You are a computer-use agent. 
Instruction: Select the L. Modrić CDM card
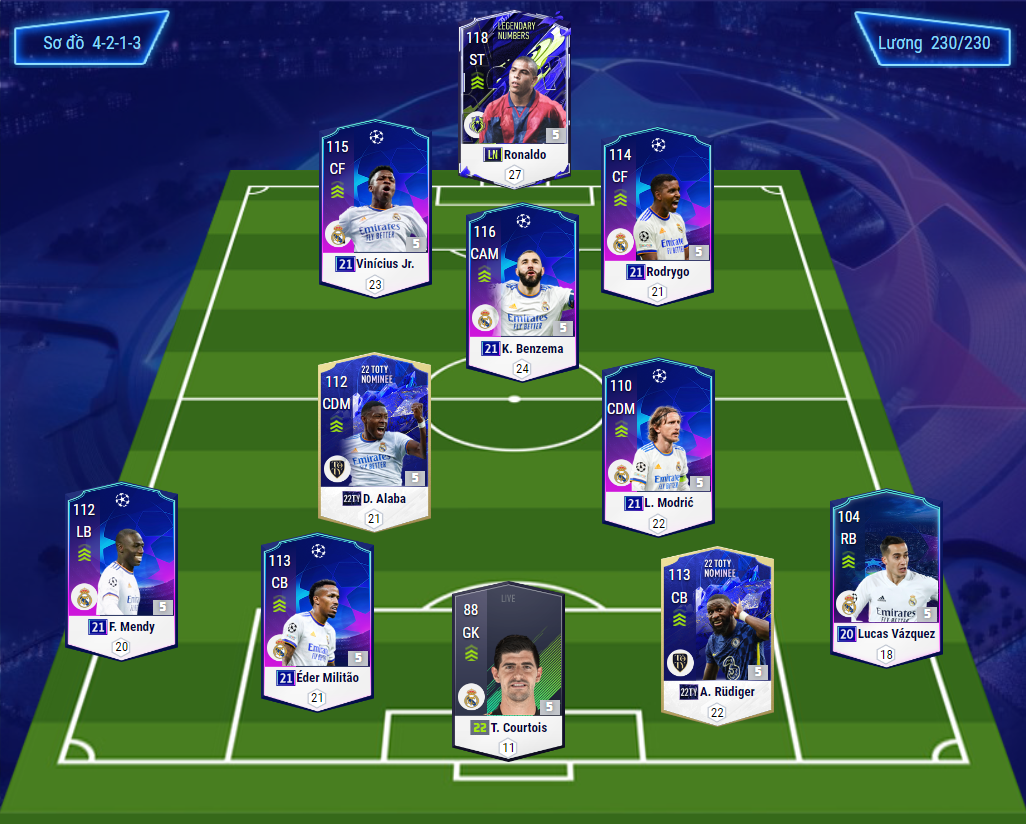point(658,440)
